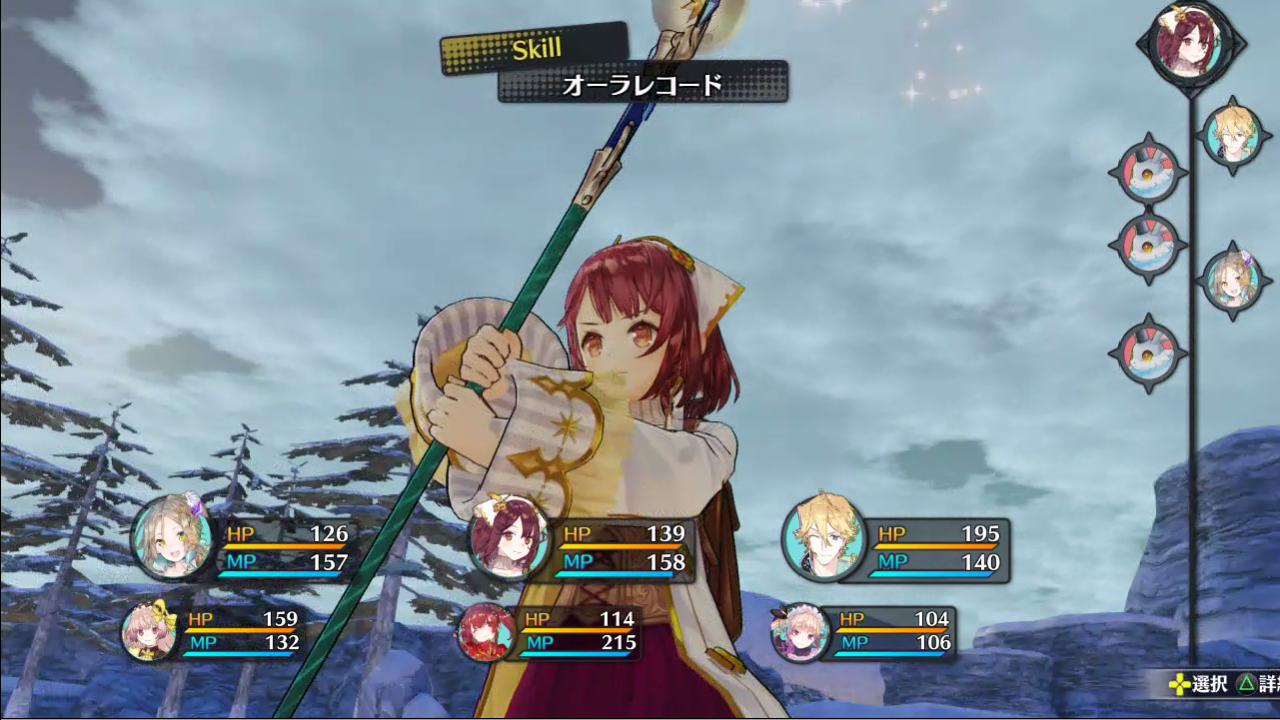Choose the pink-haired portrait with 104 HP
Screen dimensions: 1280x720
pyautogui.click(x=801, y=632)
